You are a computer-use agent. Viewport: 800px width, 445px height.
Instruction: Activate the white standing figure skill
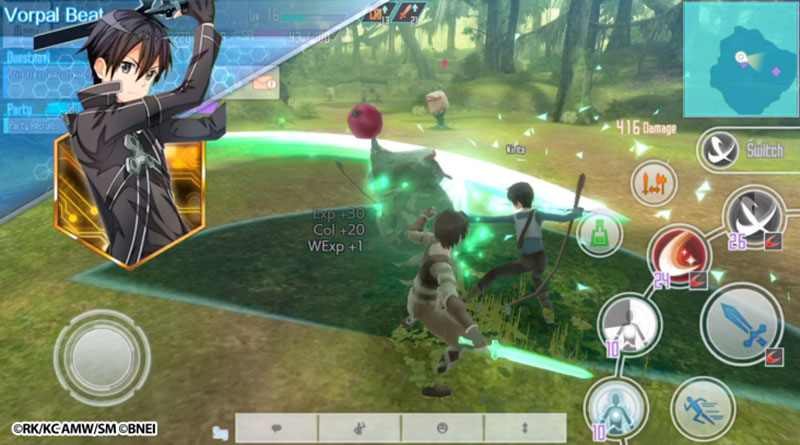629,324
